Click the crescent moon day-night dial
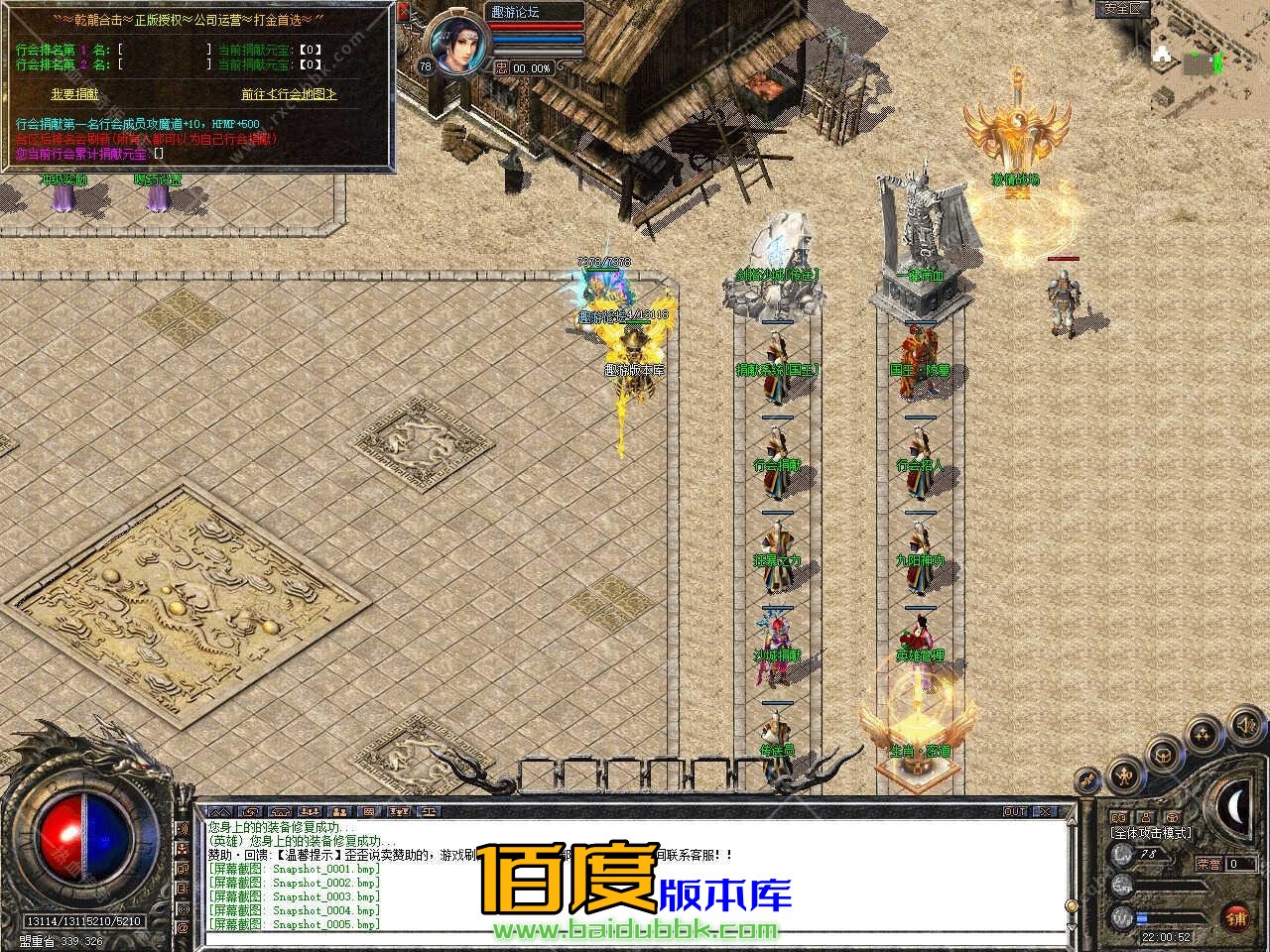Screen dimensions: 1270x952 [x=1240, y=805]
